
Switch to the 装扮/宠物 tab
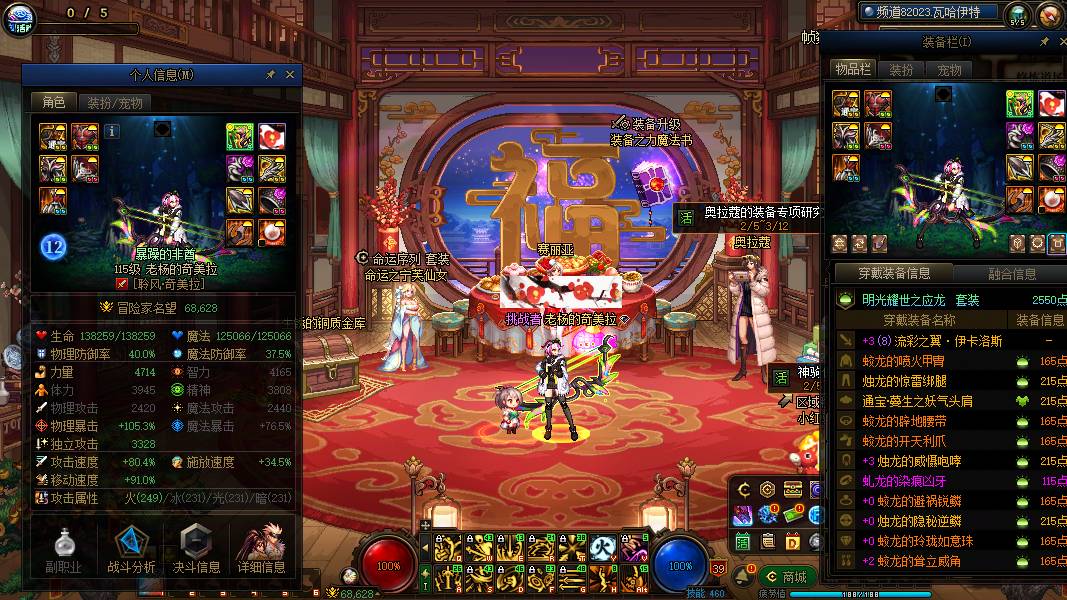114,103
